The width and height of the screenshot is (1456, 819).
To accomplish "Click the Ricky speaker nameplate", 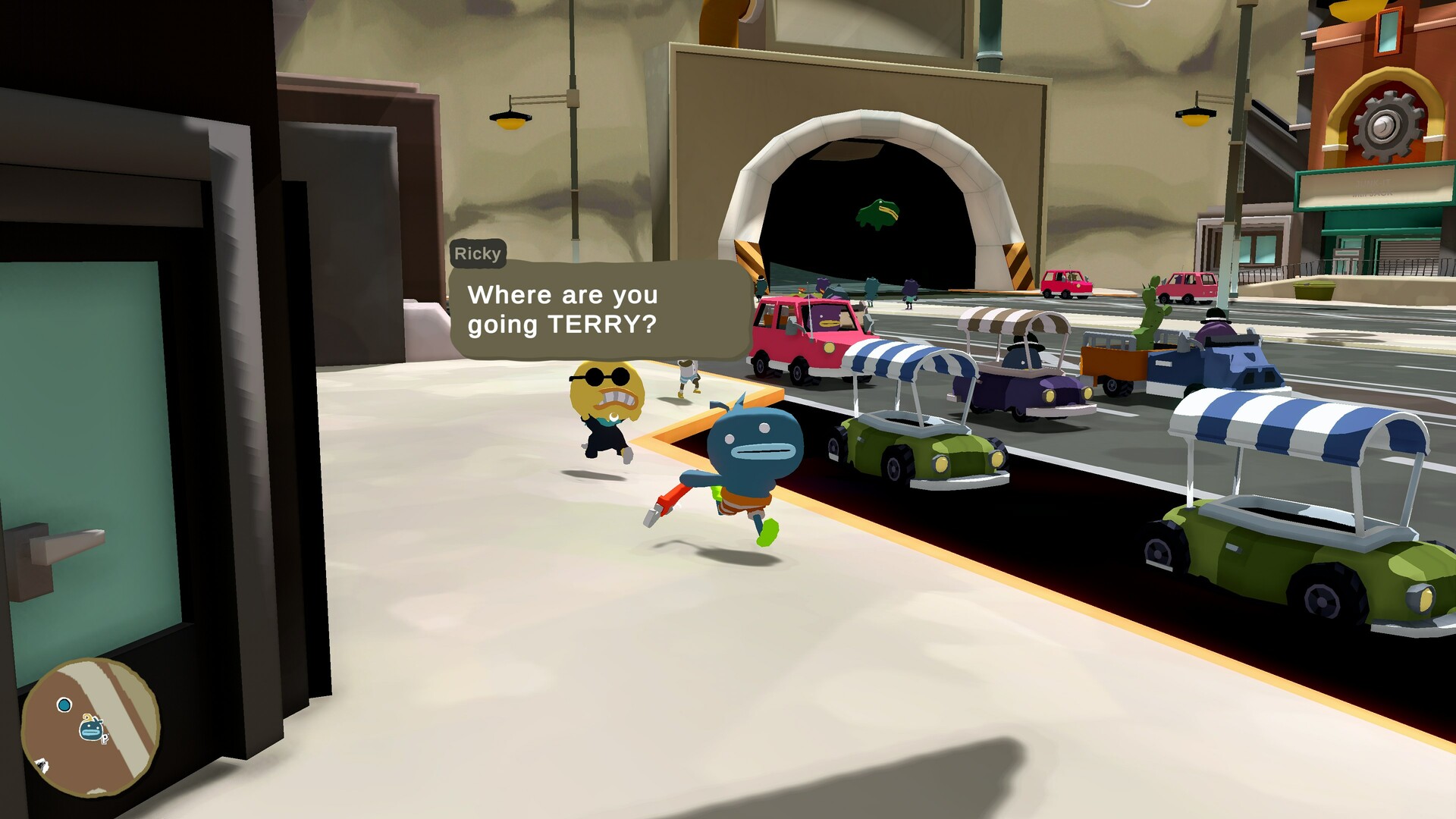I will pos(477,253).
